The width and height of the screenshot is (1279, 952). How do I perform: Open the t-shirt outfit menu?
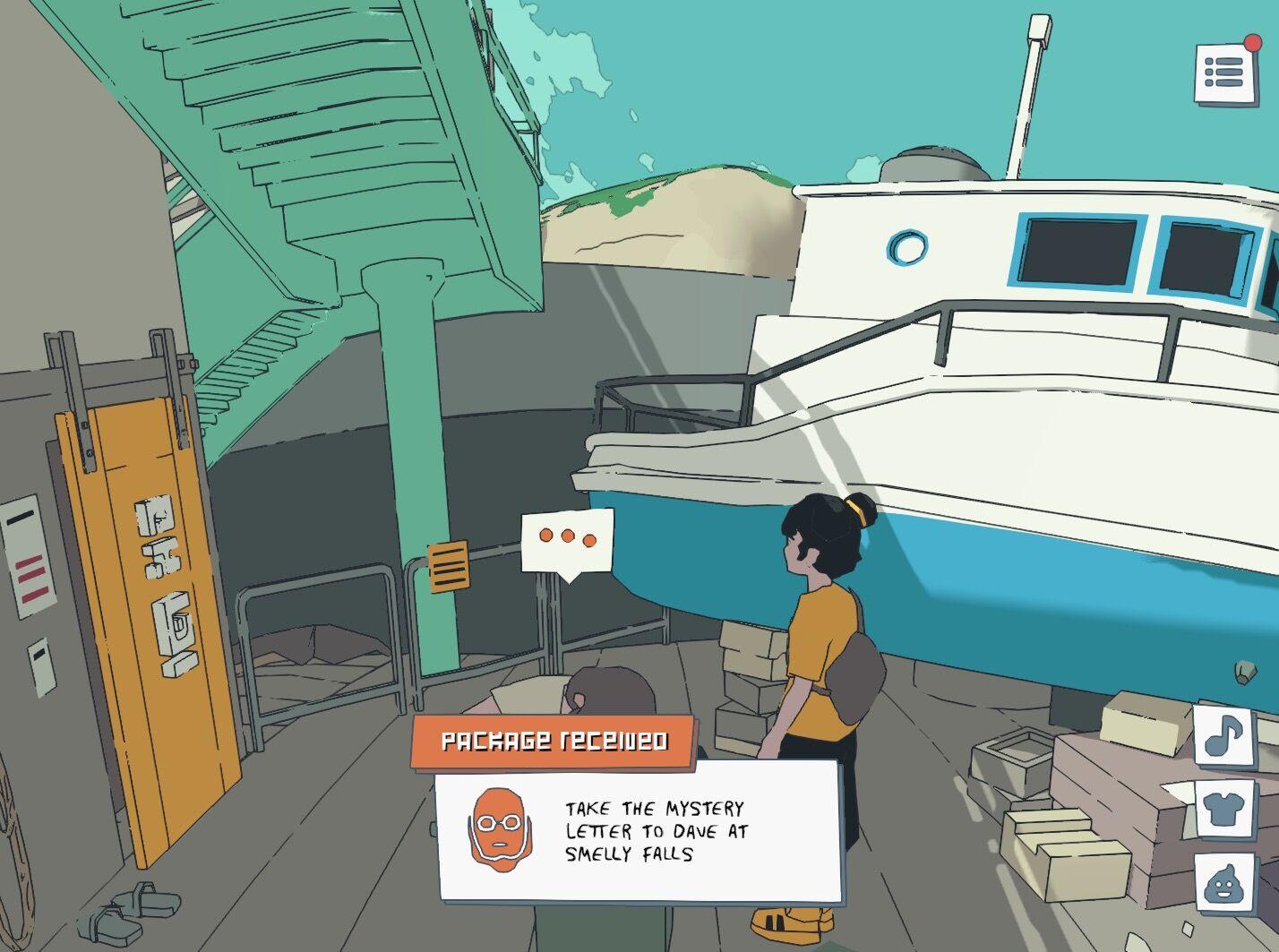(1224, 809)
